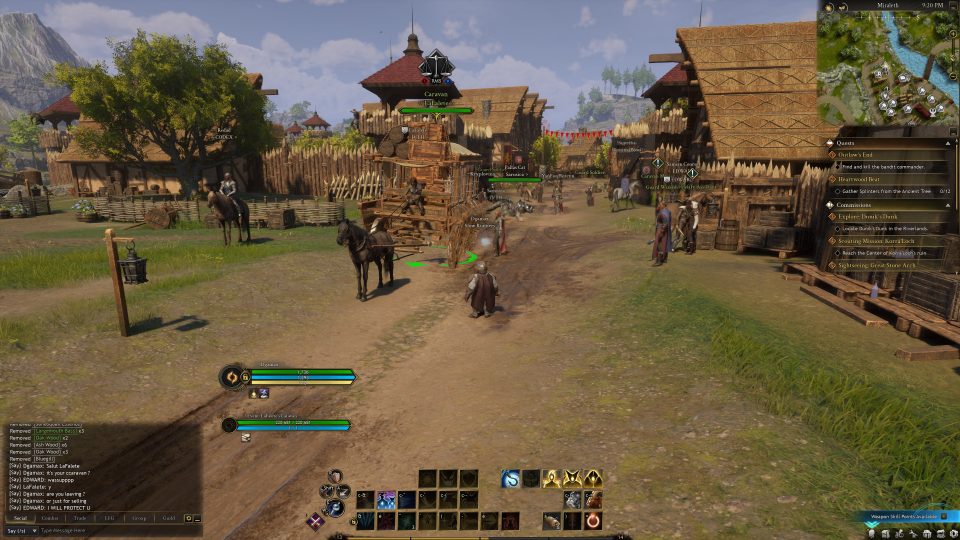The width and height of the screenshot is (960, 540).
Task: Select the Trade chat tab
Action: [79, 518]
